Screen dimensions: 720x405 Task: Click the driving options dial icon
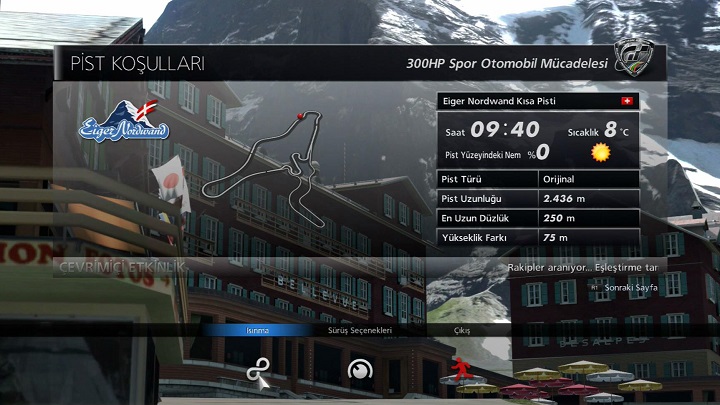[x=358, y=371]
